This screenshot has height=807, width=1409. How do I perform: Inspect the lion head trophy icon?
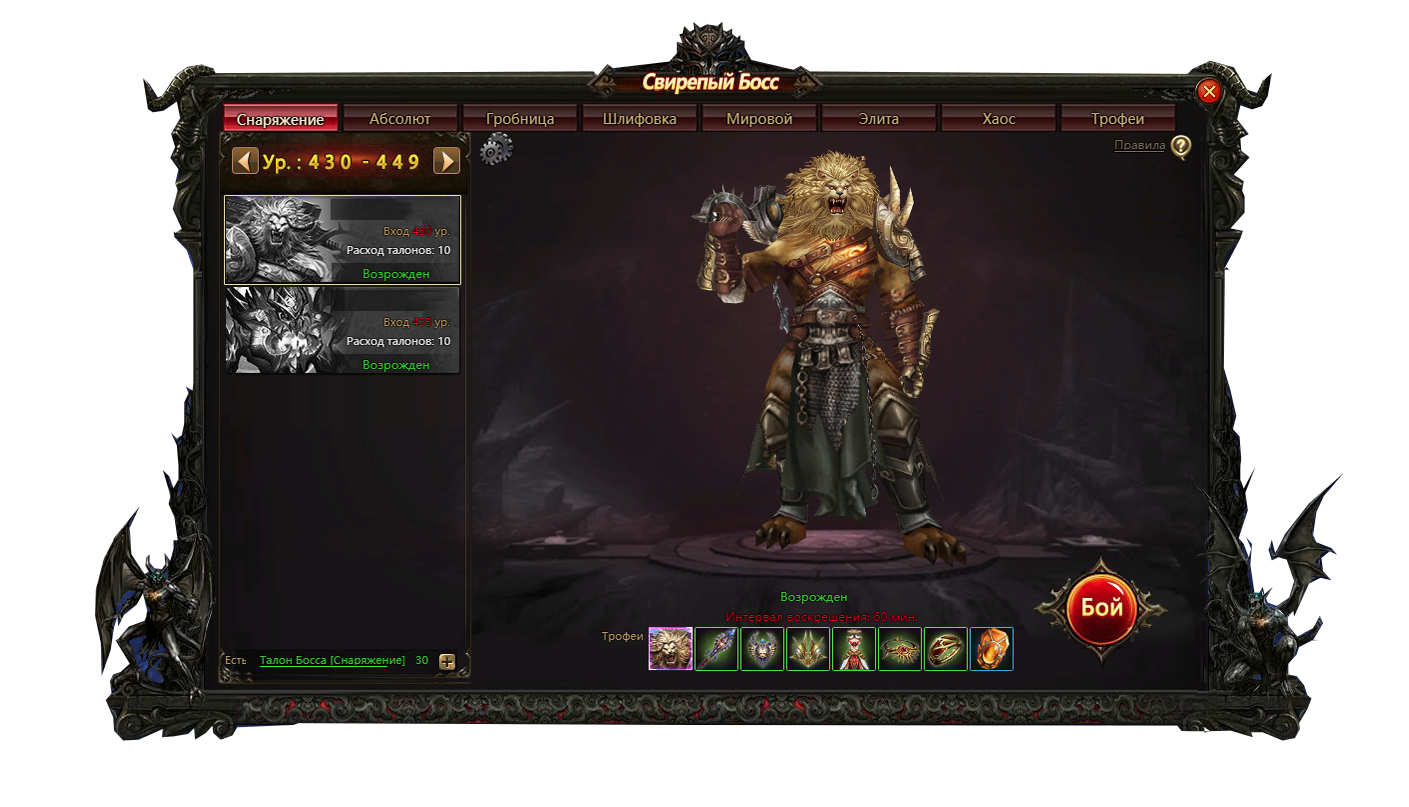tap(670, 649)
